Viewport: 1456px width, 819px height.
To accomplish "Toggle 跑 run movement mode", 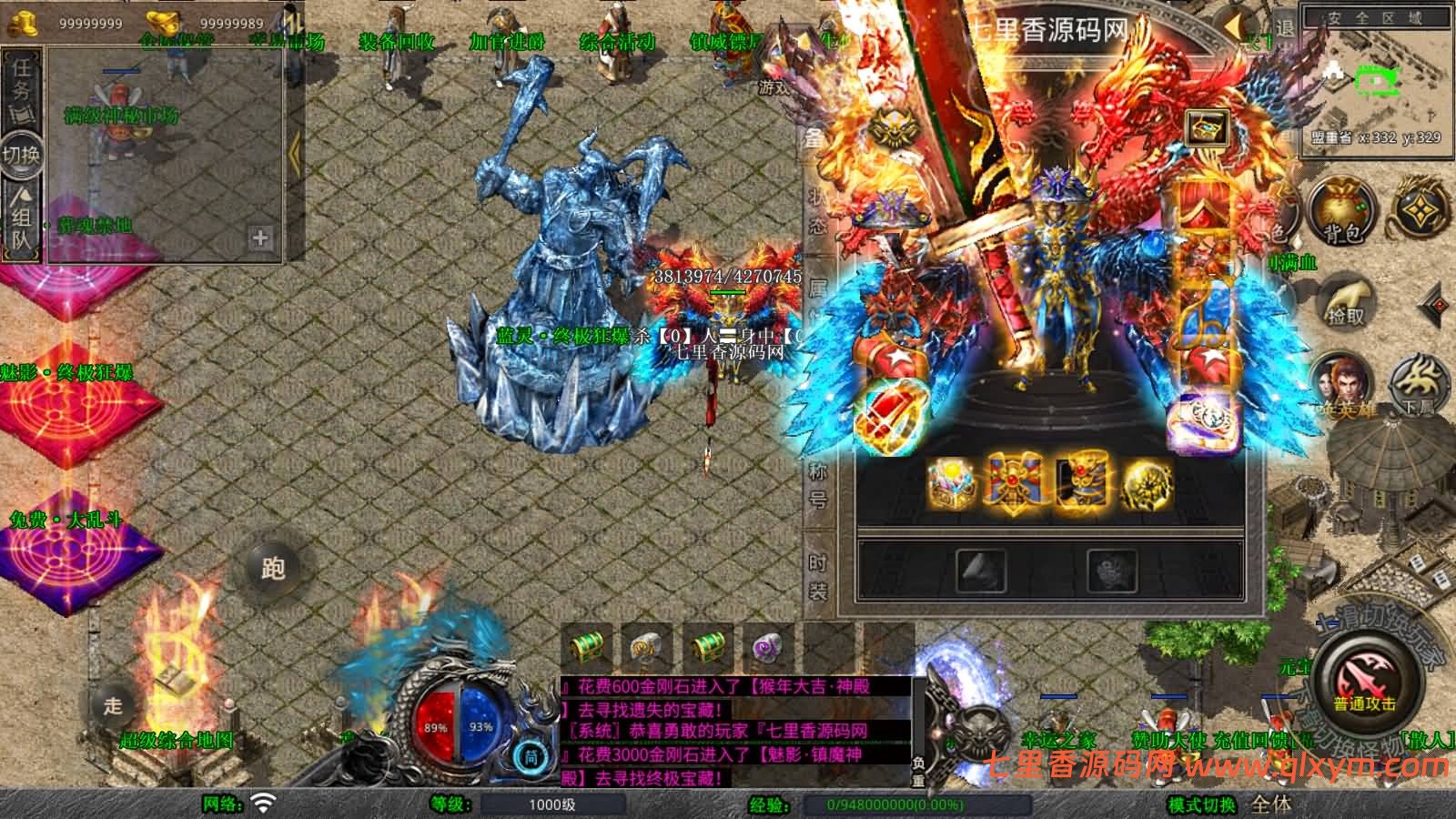I will point(273,568).
